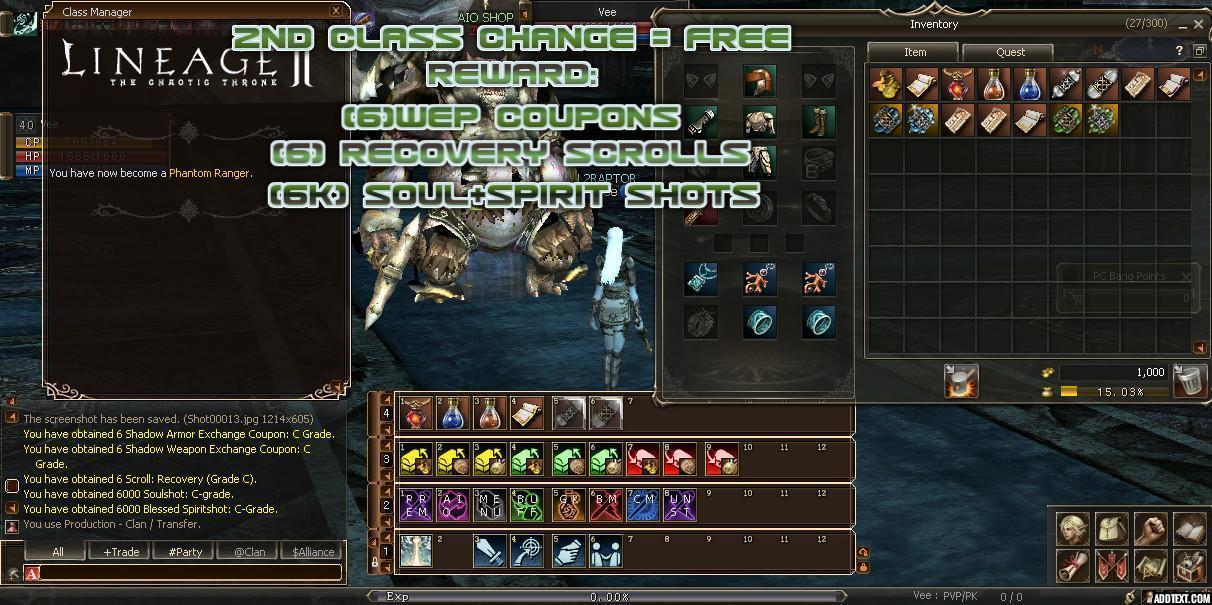The image size is (1212, 605).
Task: Switch to the Quest tab in Inventory
Action: pos(1010,52)
